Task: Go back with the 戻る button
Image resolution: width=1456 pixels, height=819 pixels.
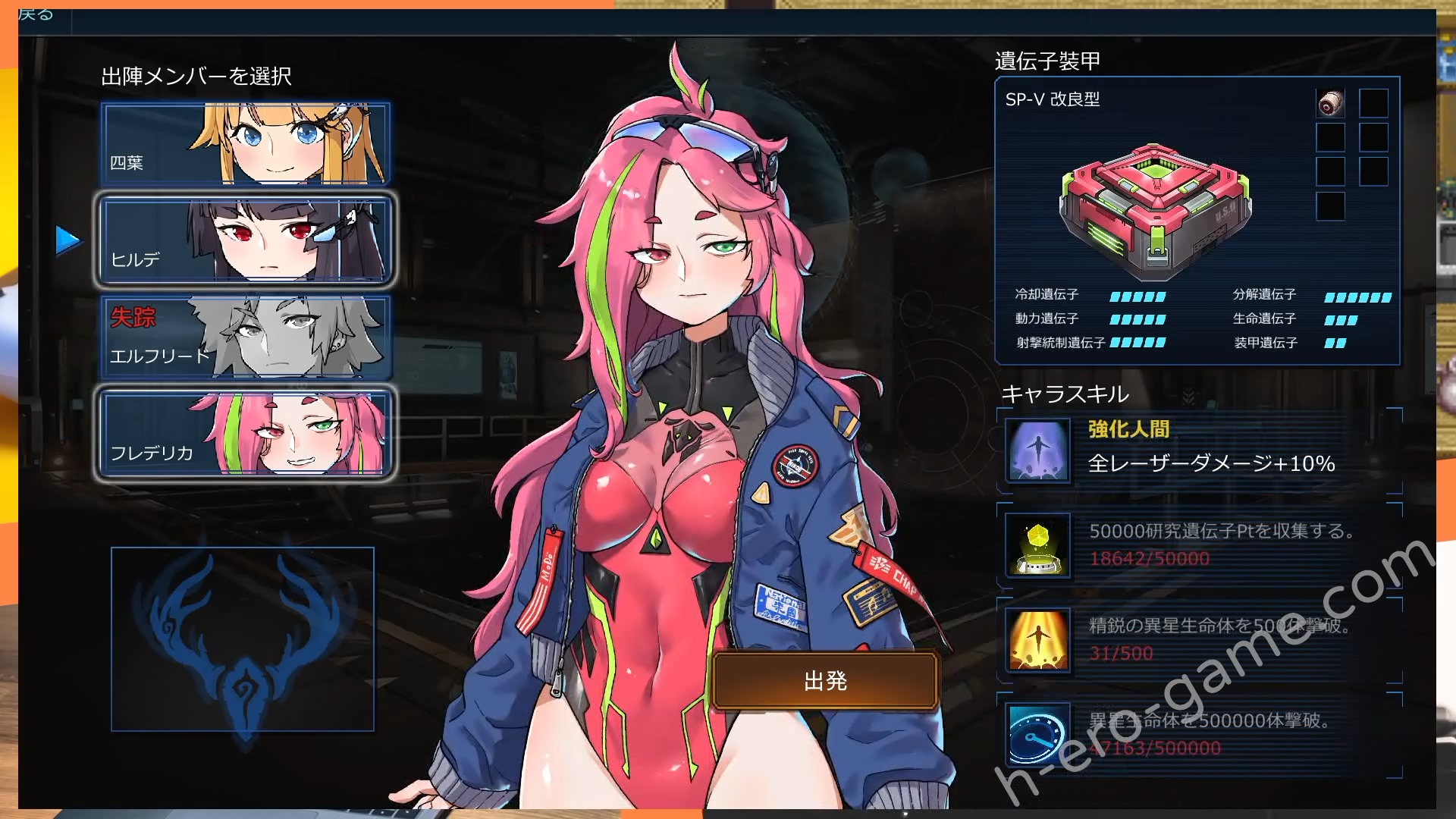Action: pyautogui.click(x=36, y=15)
